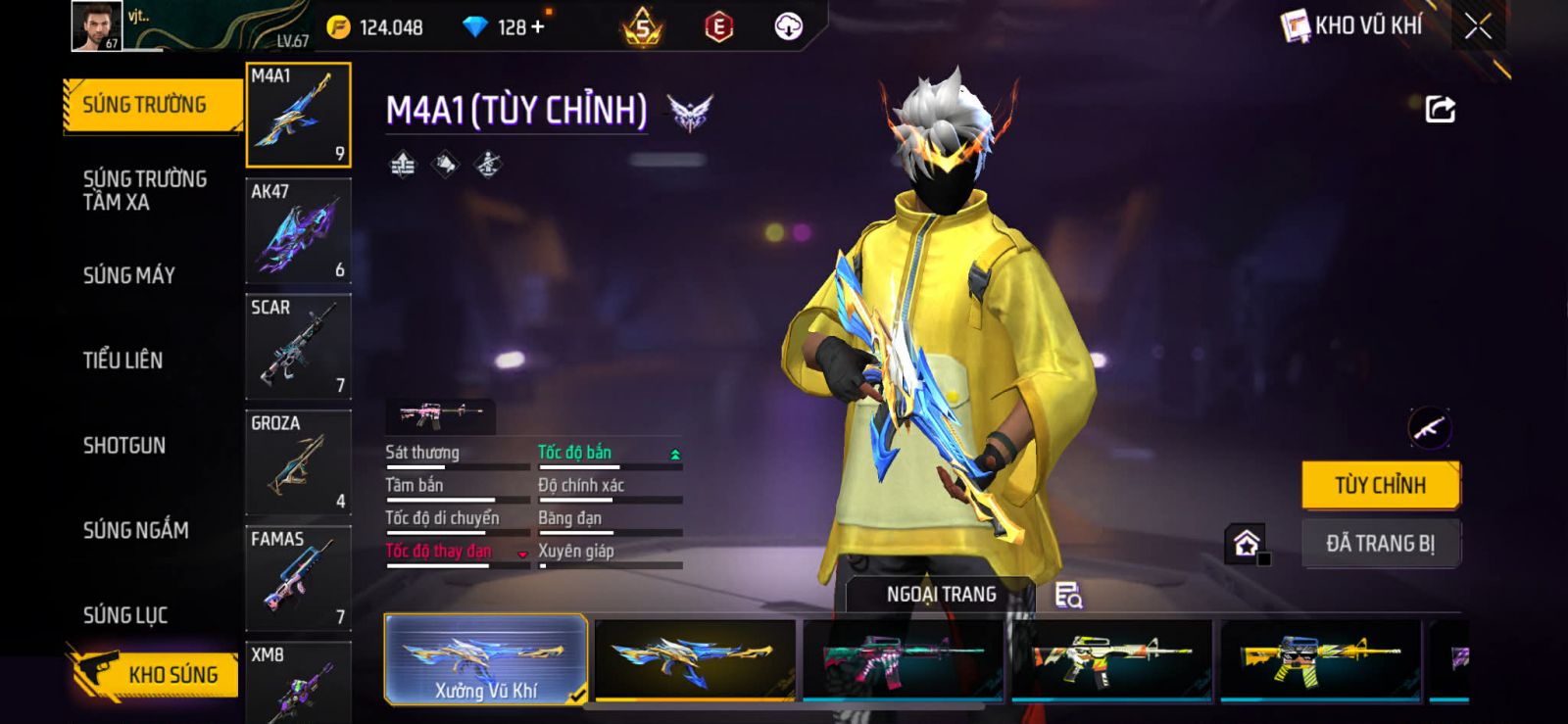The image size is (1568, 724).
Task: Click the skin search list icon
Action: coord(1067,595)
